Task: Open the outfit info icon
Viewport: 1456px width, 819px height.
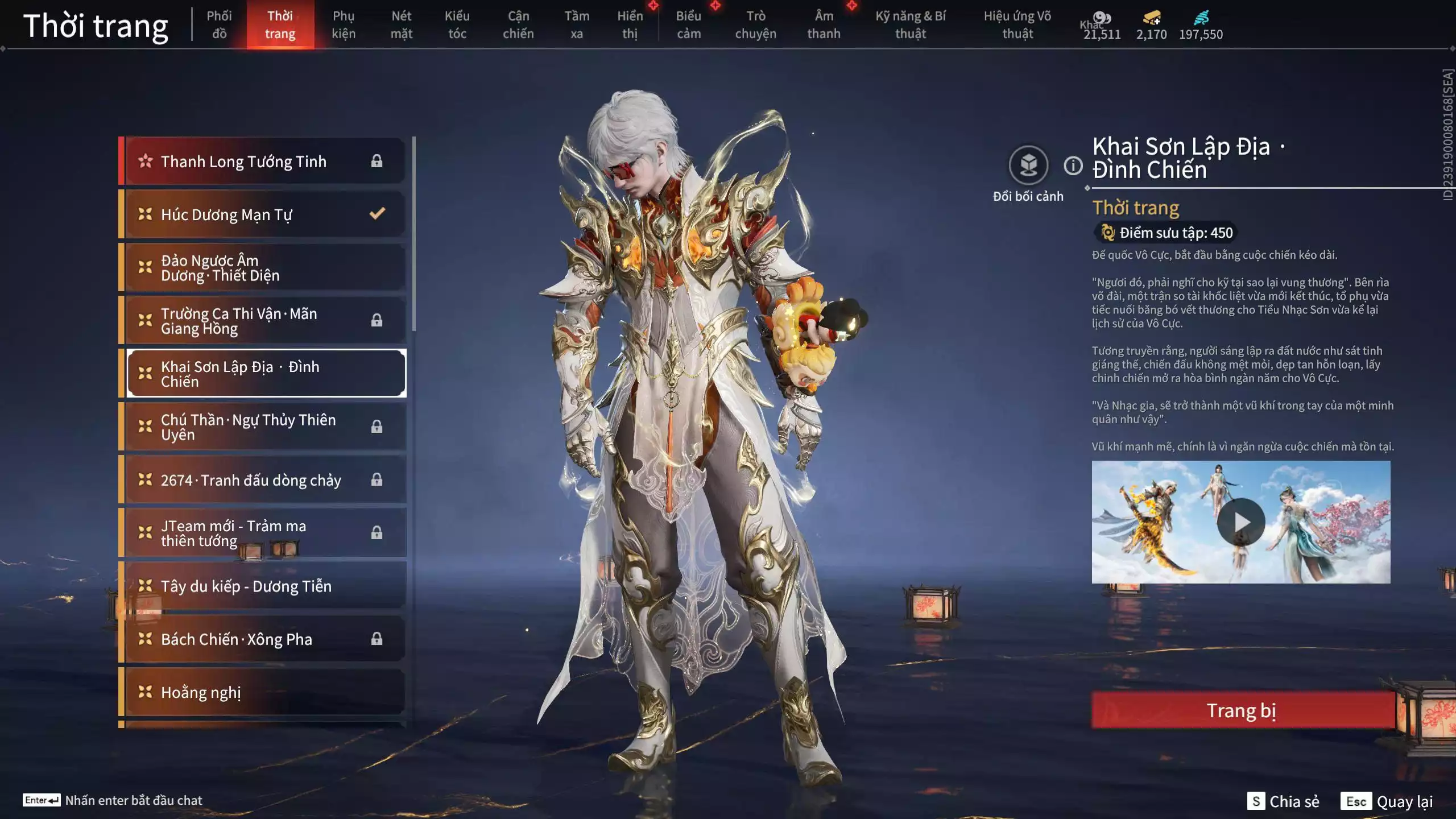Action: 1073,166
